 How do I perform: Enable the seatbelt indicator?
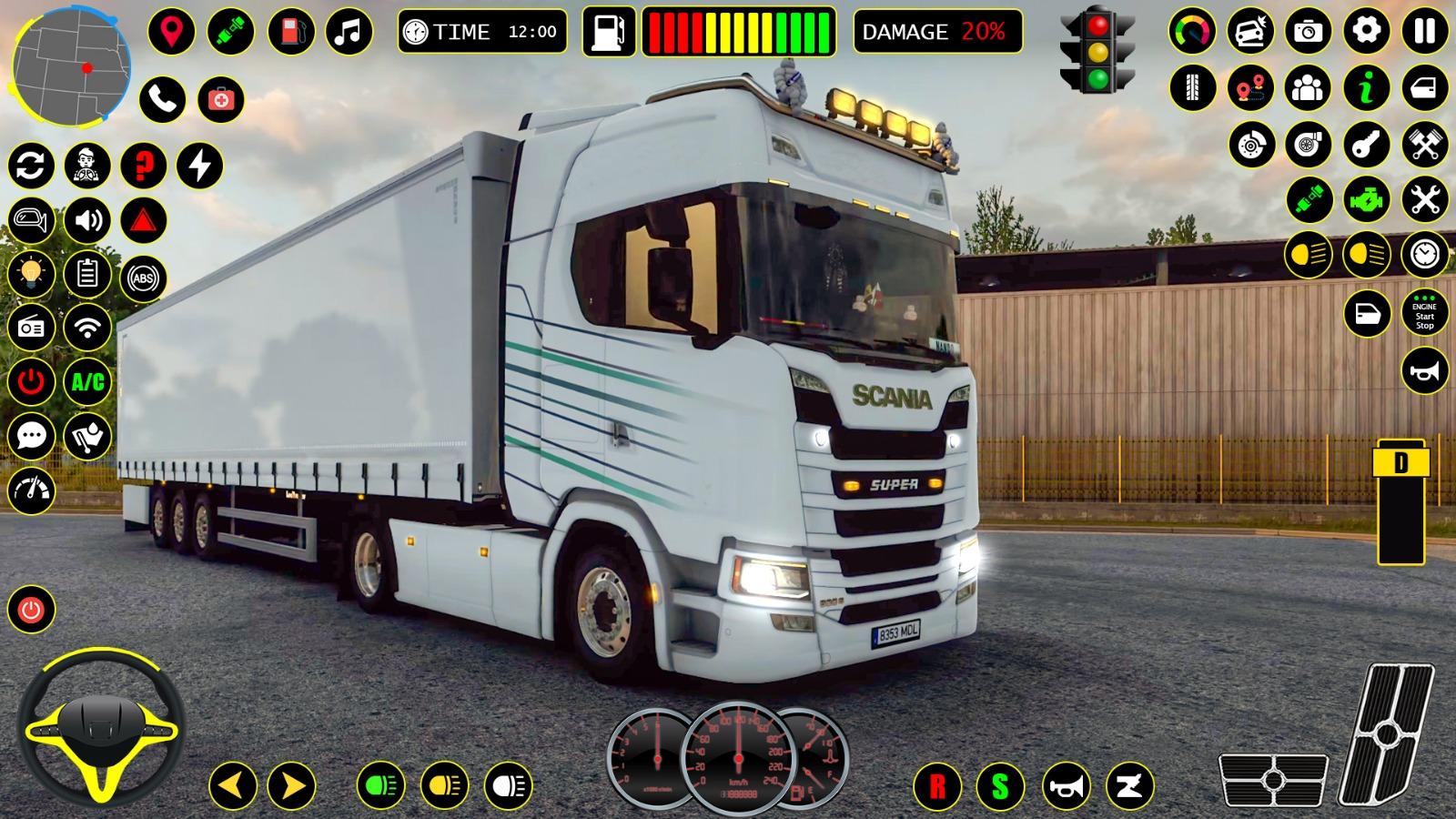click(1308, 200)
